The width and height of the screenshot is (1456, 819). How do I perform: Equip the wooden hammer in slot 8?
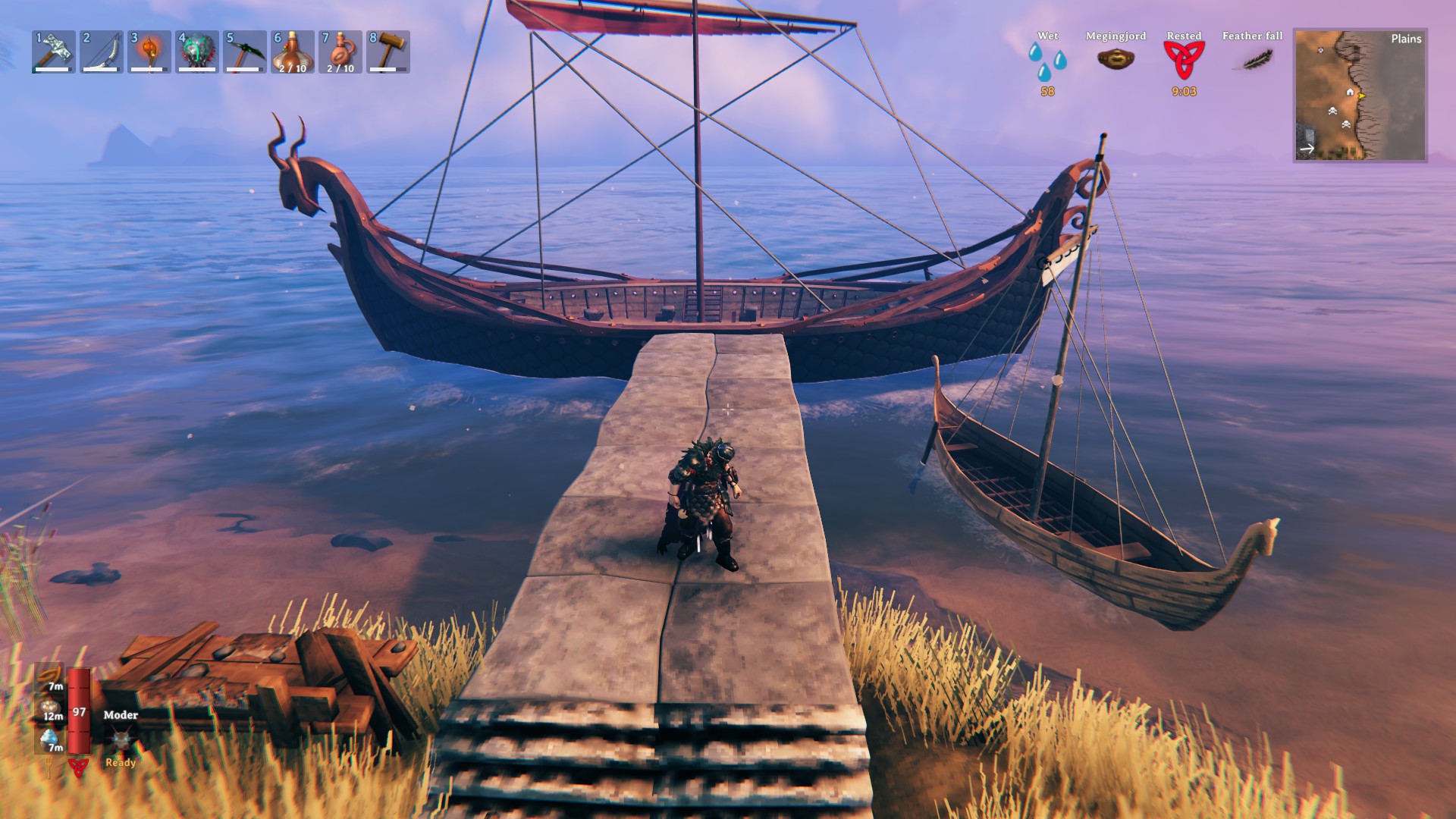[388, 52]
